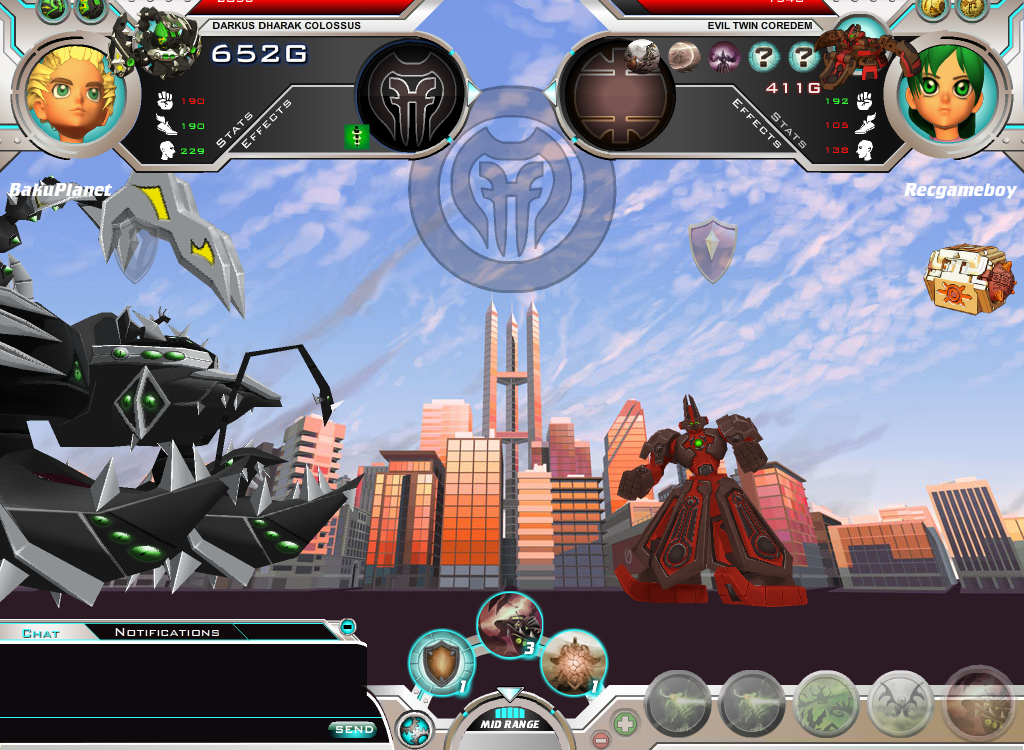Open Recgameboy's player portrait
The image size is (1024, 750).
[x=952, y=93]
